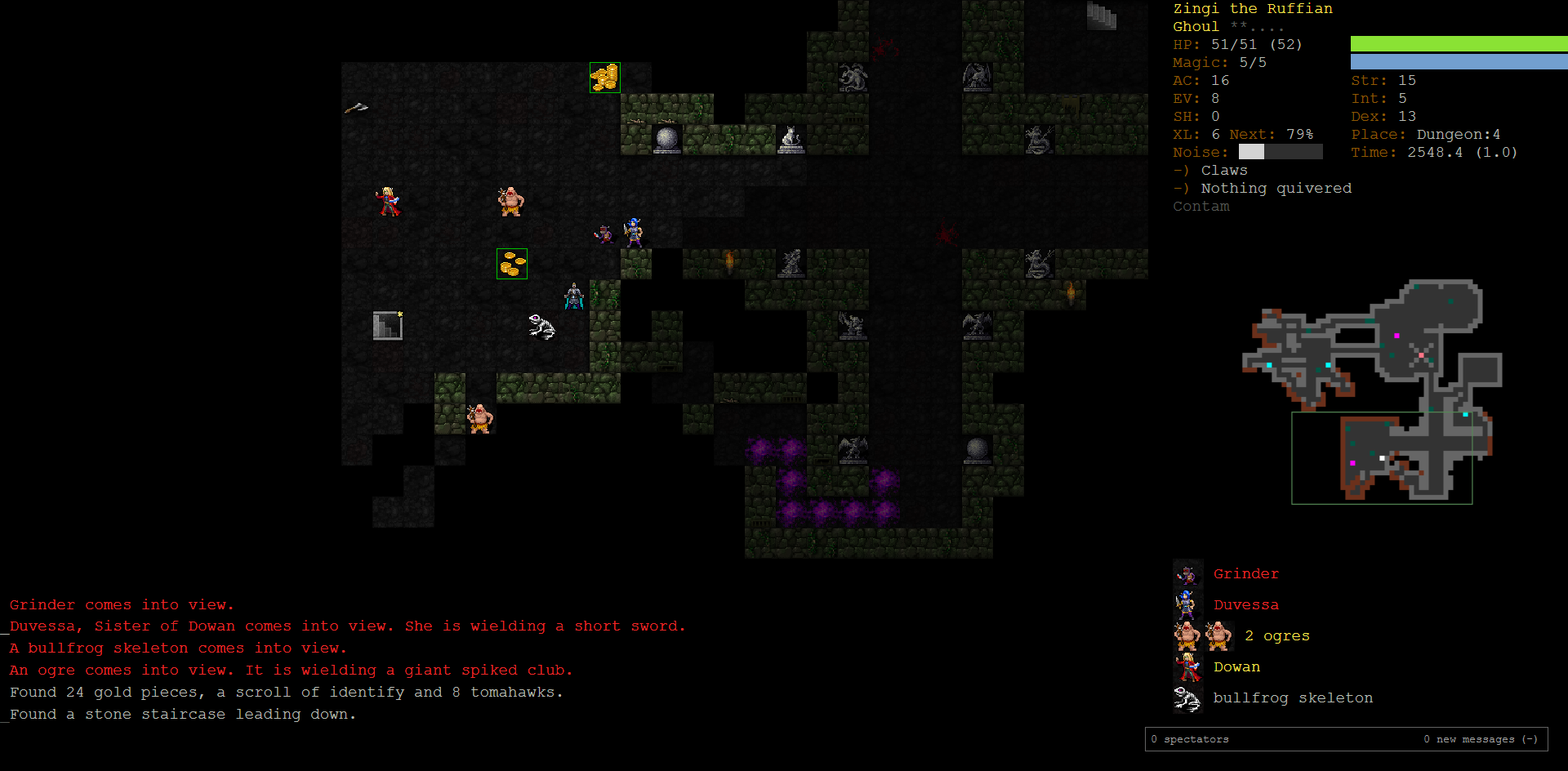This screenshot has height=771, width=1568.
Task: Pick the bullfrog skeleton list entry
Action: coord(1292,698)
